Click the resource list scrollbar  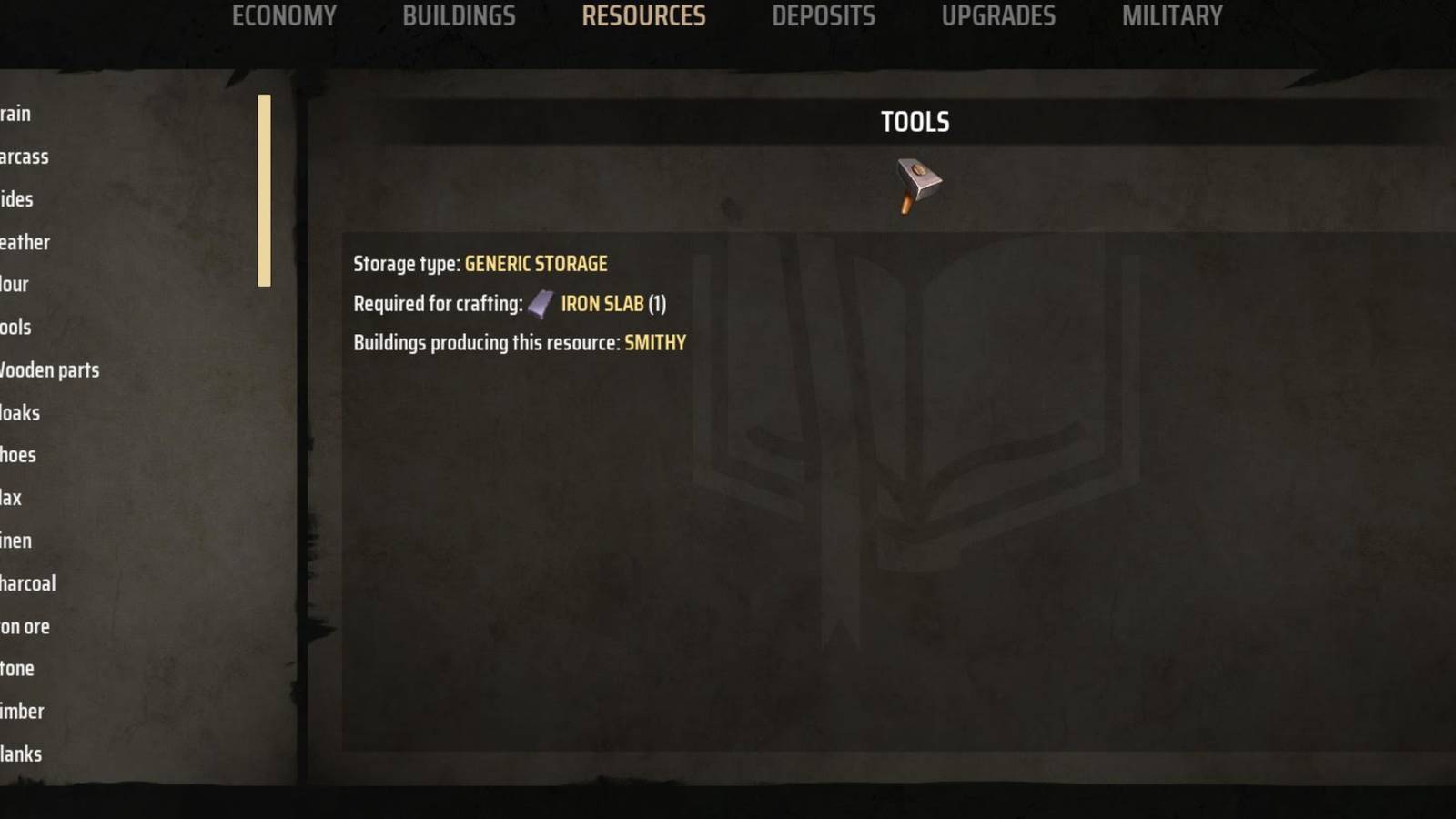(264, 188)
